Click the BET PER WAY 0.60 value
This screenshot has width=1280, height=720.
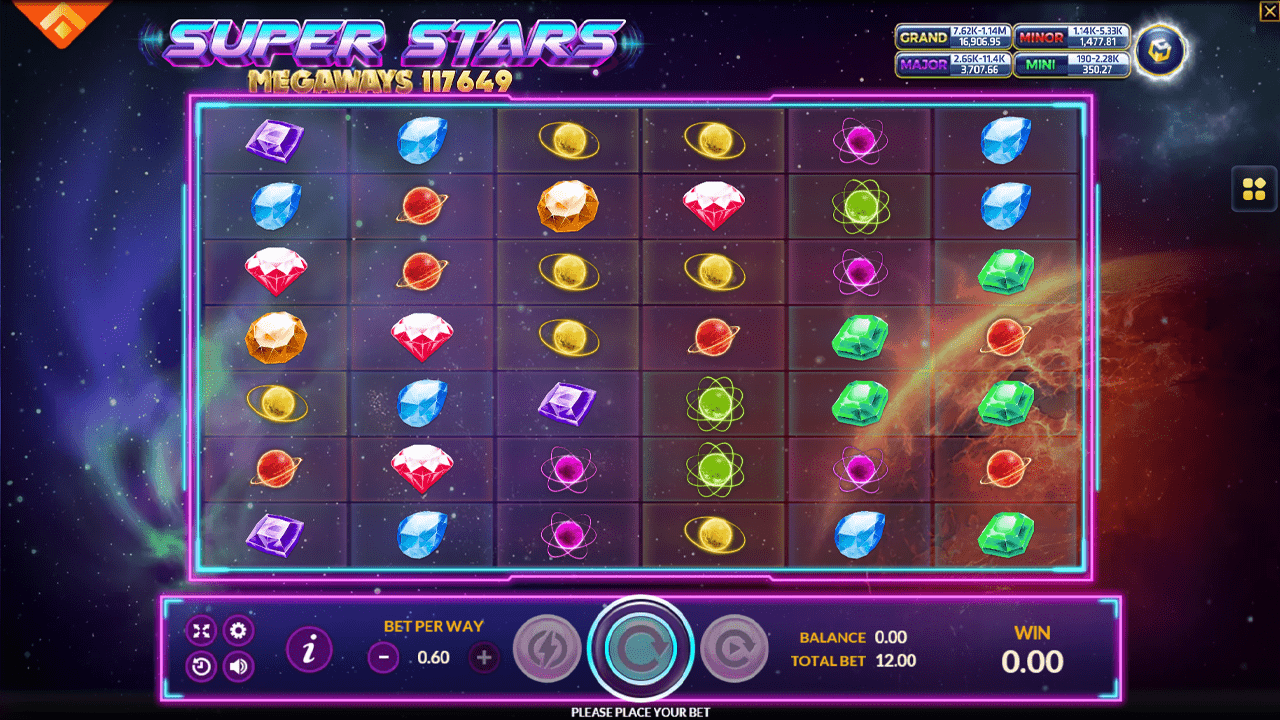coord(432,658)
